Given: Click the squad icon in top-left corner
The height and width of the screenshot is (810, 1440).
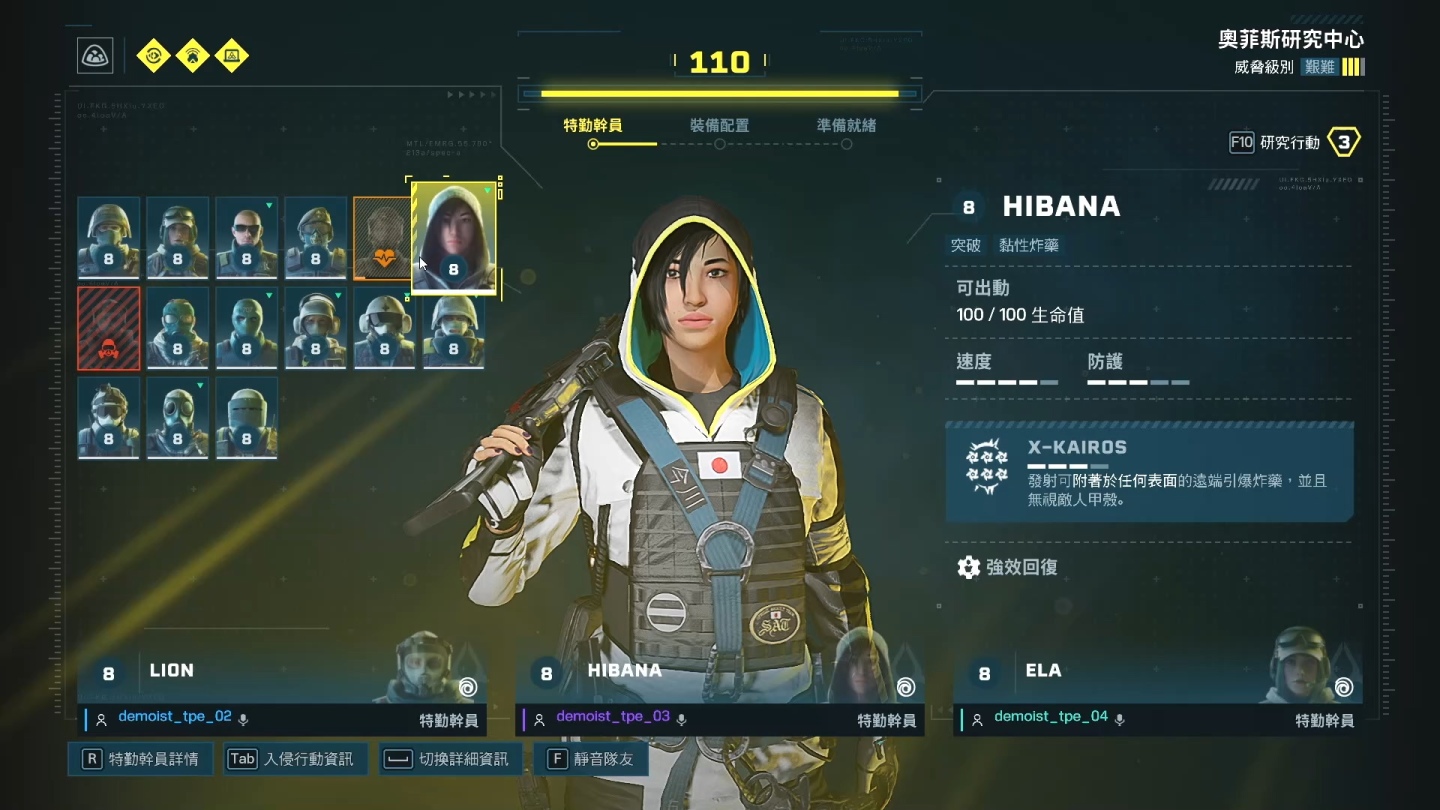Looking at the screenshot, I should click(96, 56).
